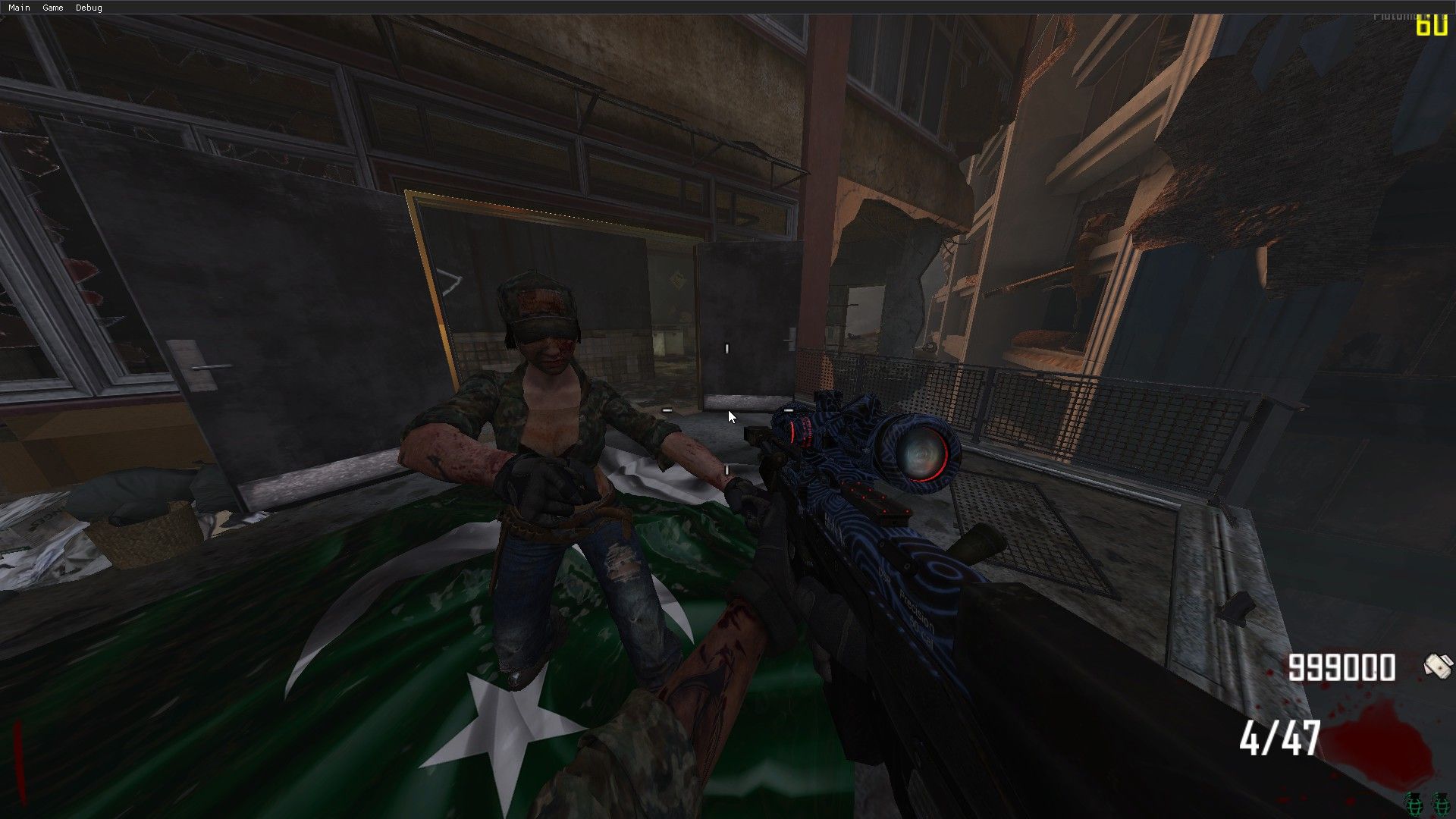Image resolution: width=1456 pixels, height=819 pixels.
Task: Open the Main menu
Action: tap(19, 8)
